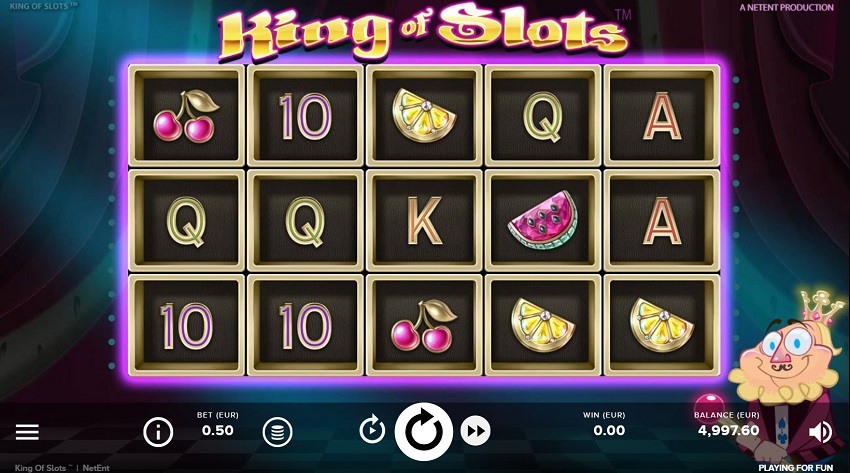The width and height of the screenshot is (850, 473).
Task: Activate the autoplay button
Action: [x=372, y=431]
